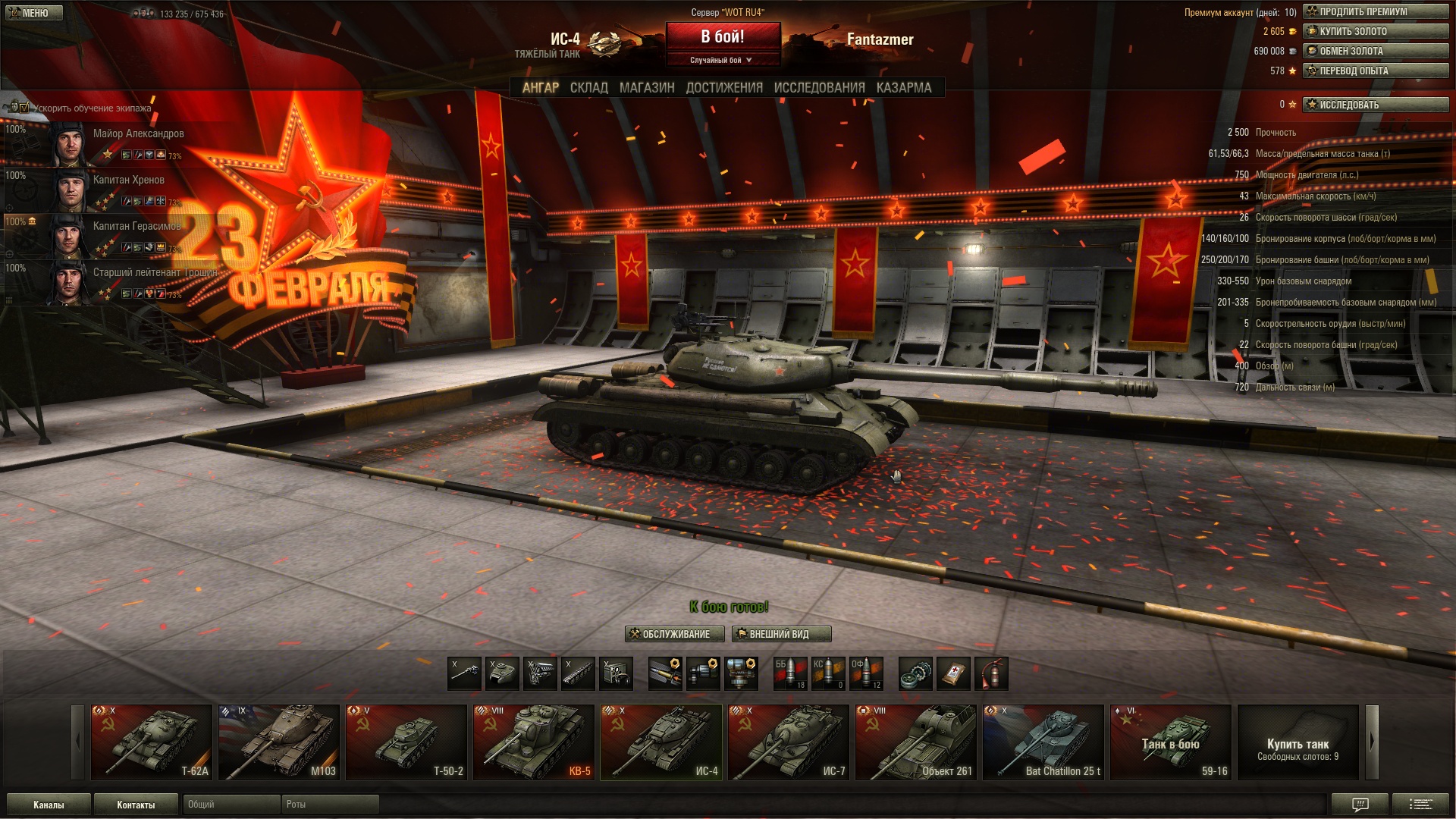Open the МЕНЮ button
This screenshot has width=1456, height=819.
pos(33,13)
